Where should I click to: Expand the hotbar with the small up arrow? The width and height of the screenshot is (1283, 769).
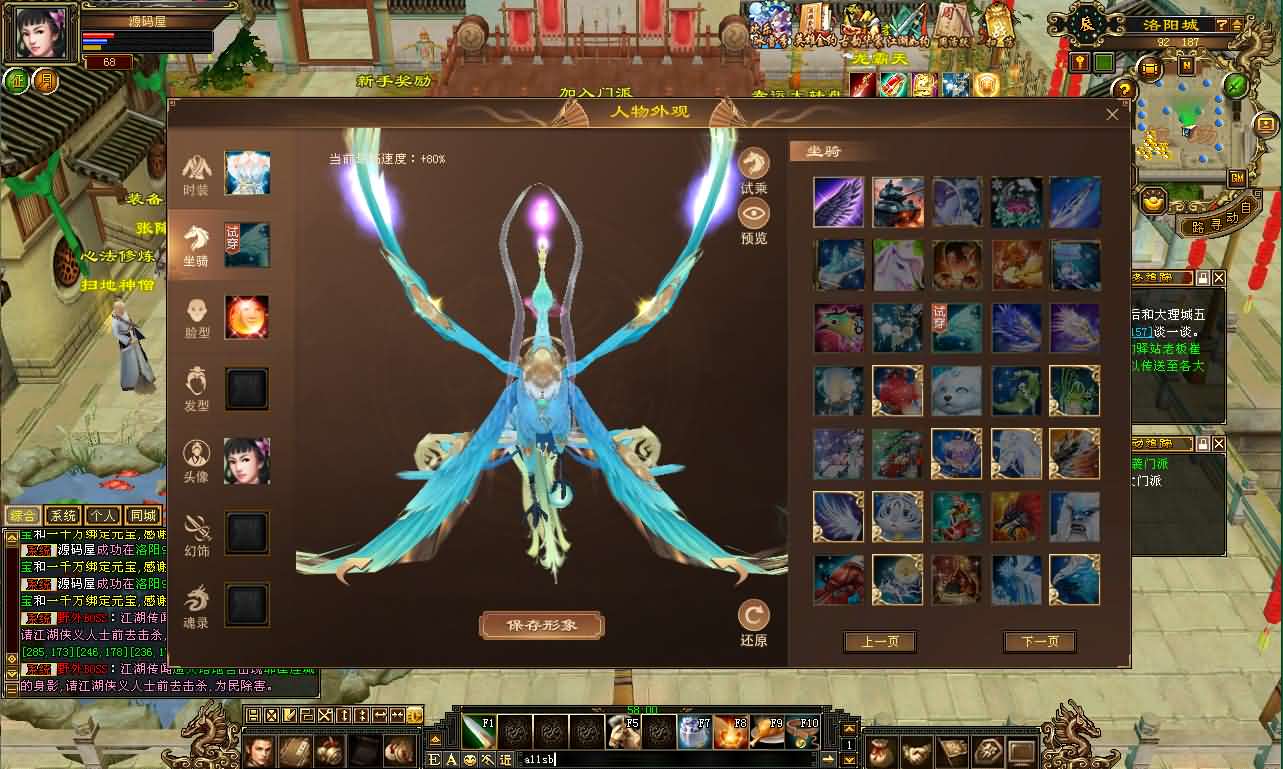pyautogui.click(x=850, y=728)
